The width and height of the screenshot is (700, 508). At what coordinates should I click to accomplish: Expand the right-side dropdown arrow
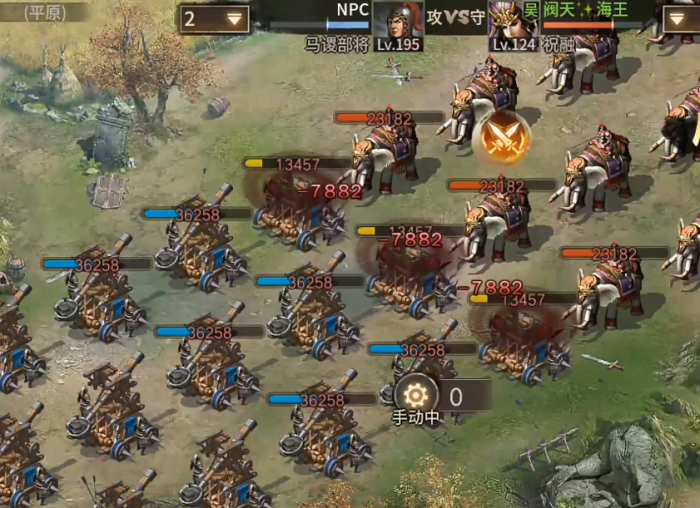[x=679, y=17]
